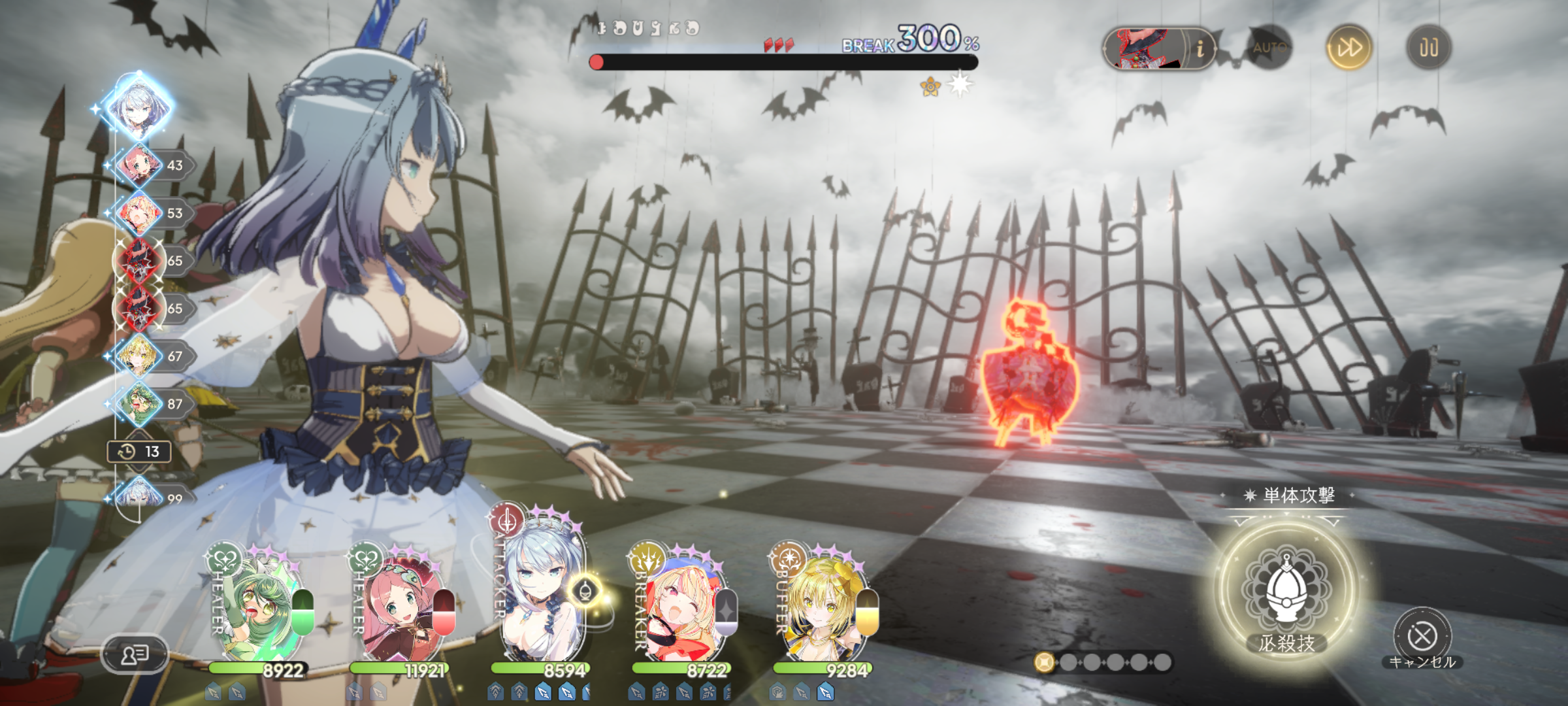Select the current-turn character icon in turn order
1568x706 pixels.
pyautogui.click(x=139, y=106)
